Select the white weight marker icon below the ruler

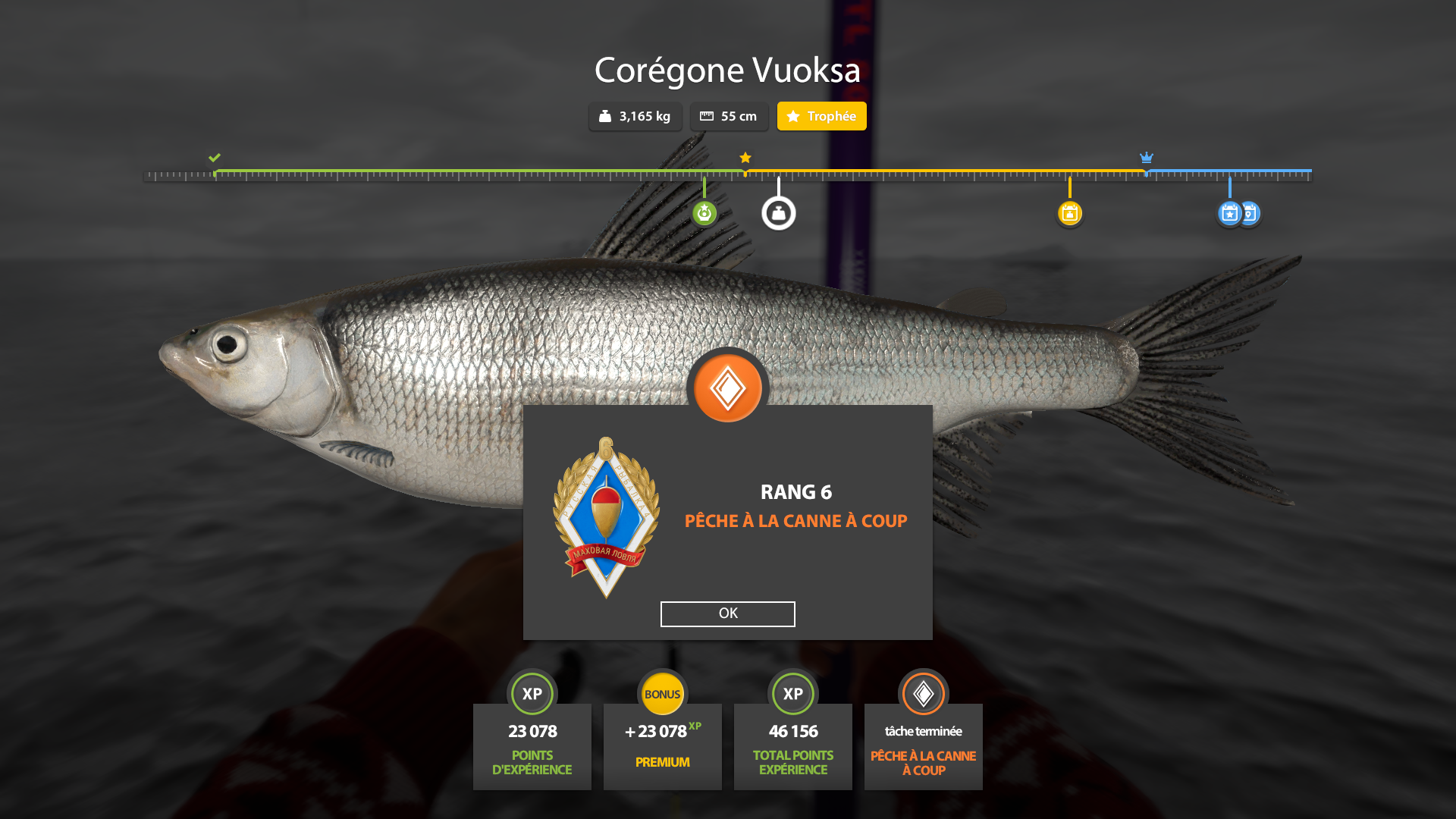click(779, 212)
